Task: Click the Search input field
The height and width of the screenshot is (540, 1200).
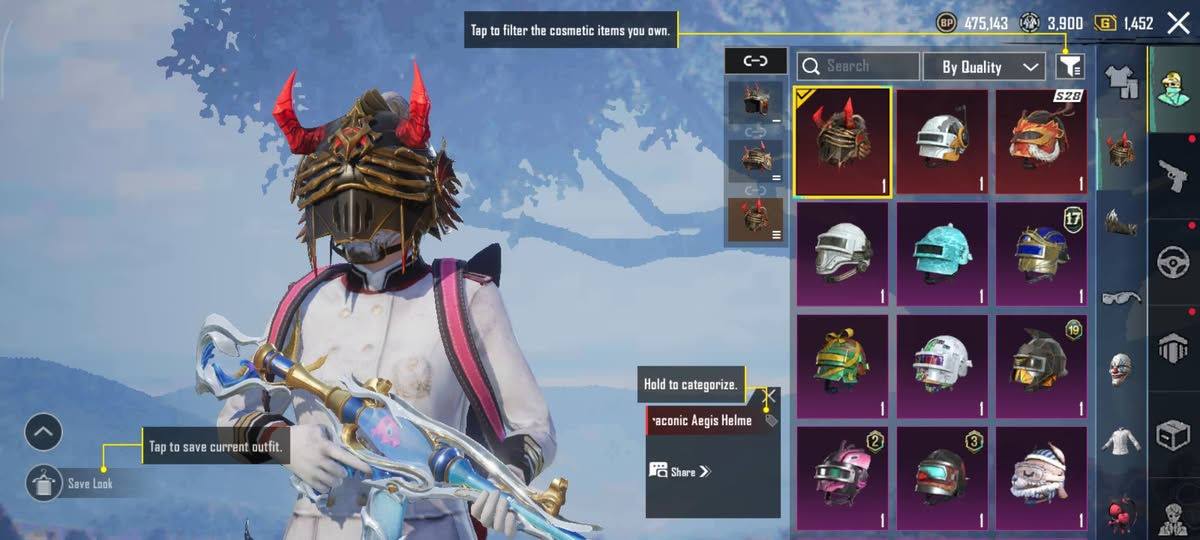Action: [x=858, y=67]
